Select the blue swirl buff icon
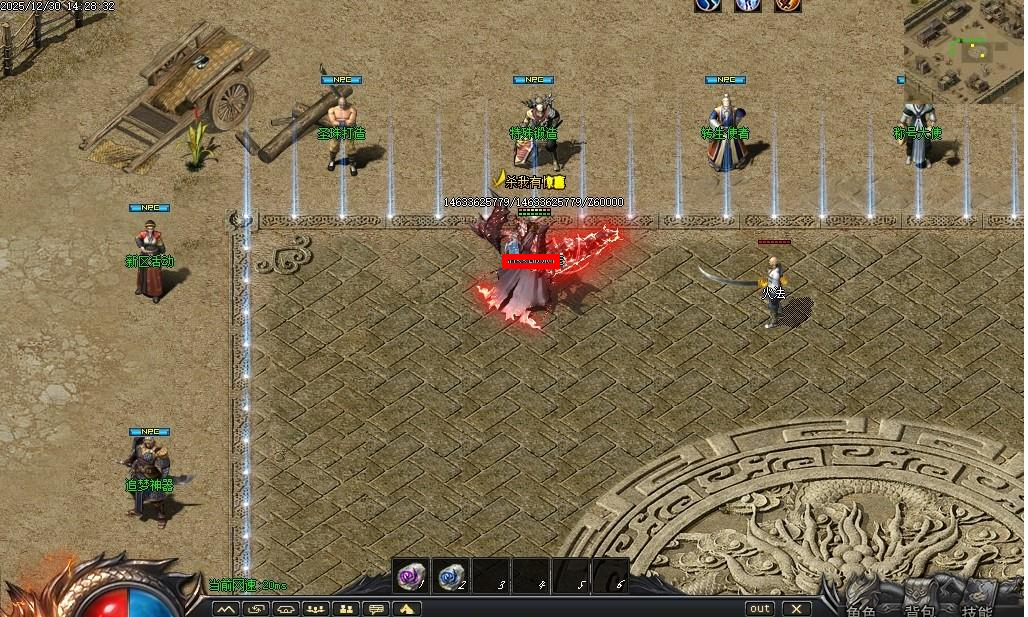Image resolution: width=1028 pixels, height=617 pixels. point(708,5)
